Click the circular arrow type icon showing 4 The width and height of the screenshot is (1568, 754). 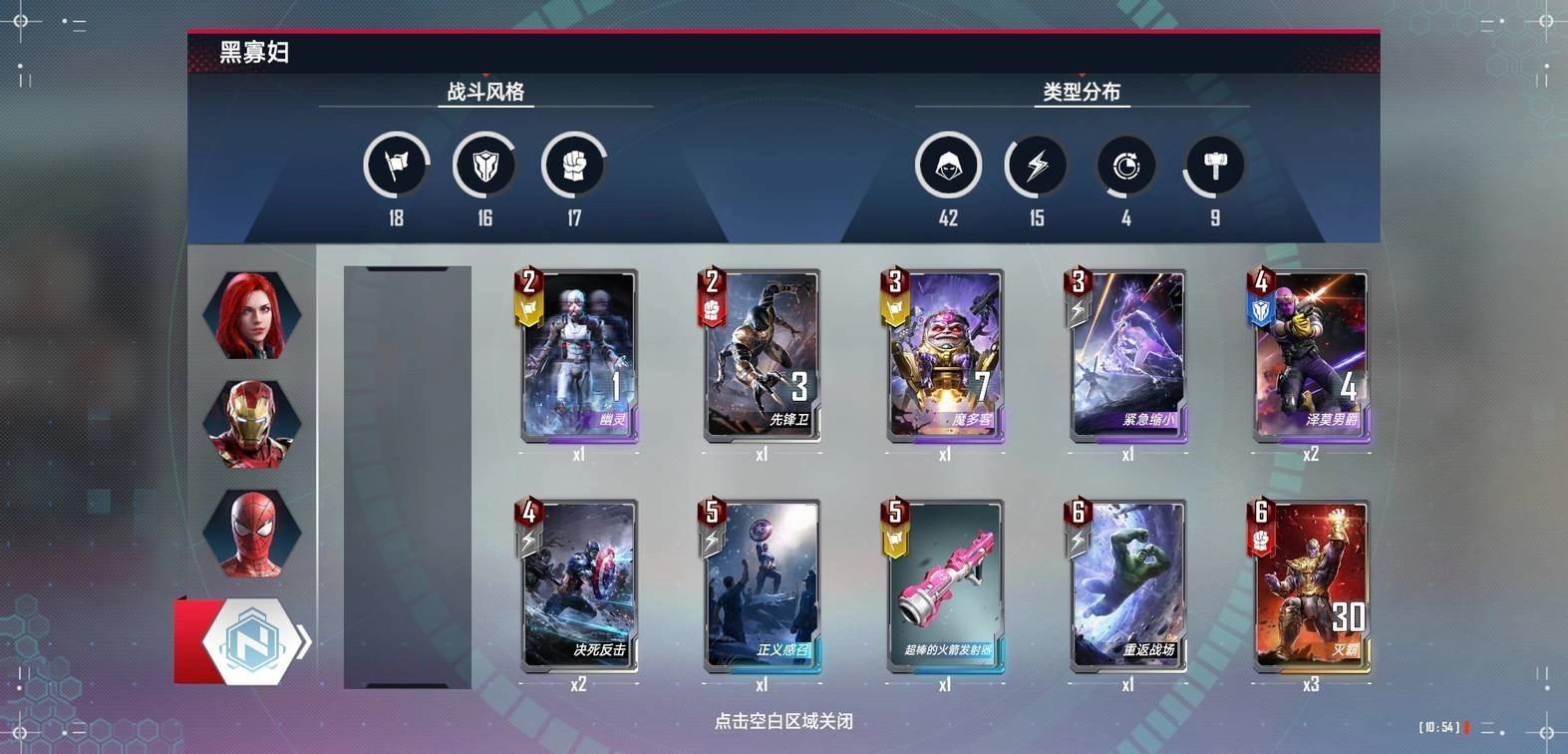click(1125, 166)
